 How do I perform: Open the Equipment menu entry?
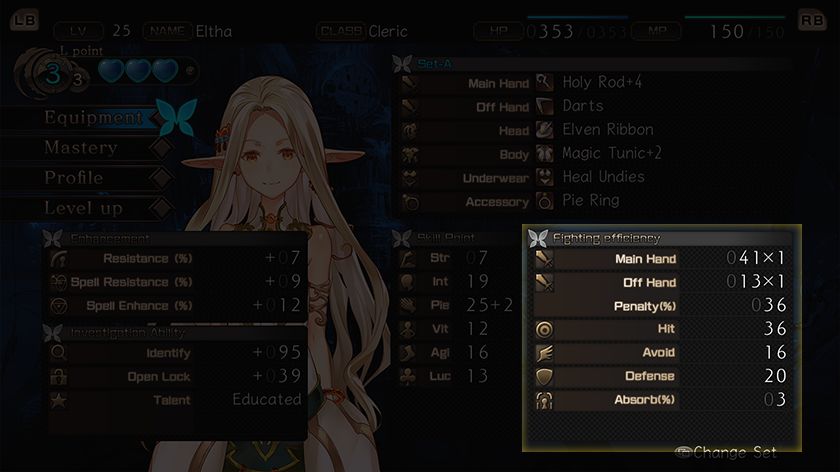coord(93,118)
